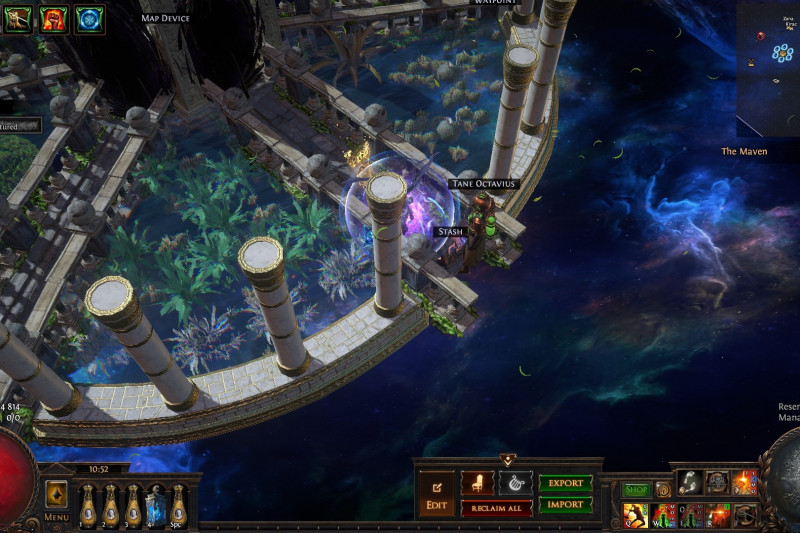The image size is (800, 533).
Task: Click the coin icon beside Shop
Action: (x=662, y=490)
